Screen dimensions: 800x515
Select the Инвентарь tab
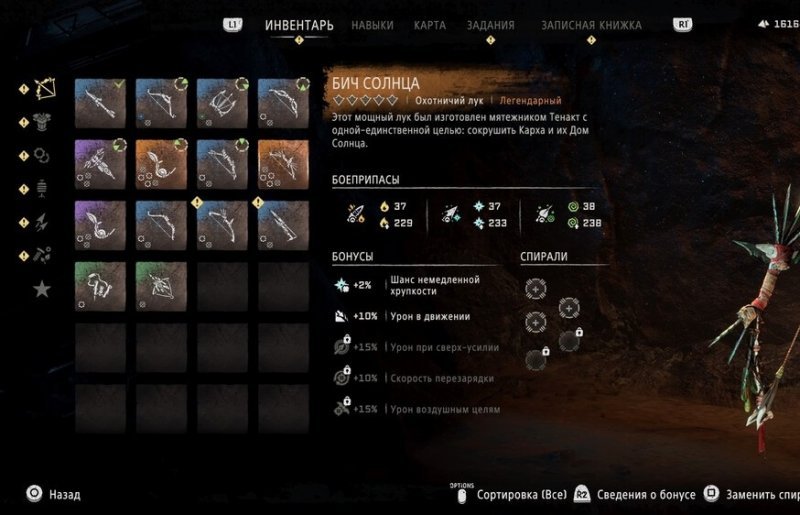299,25
